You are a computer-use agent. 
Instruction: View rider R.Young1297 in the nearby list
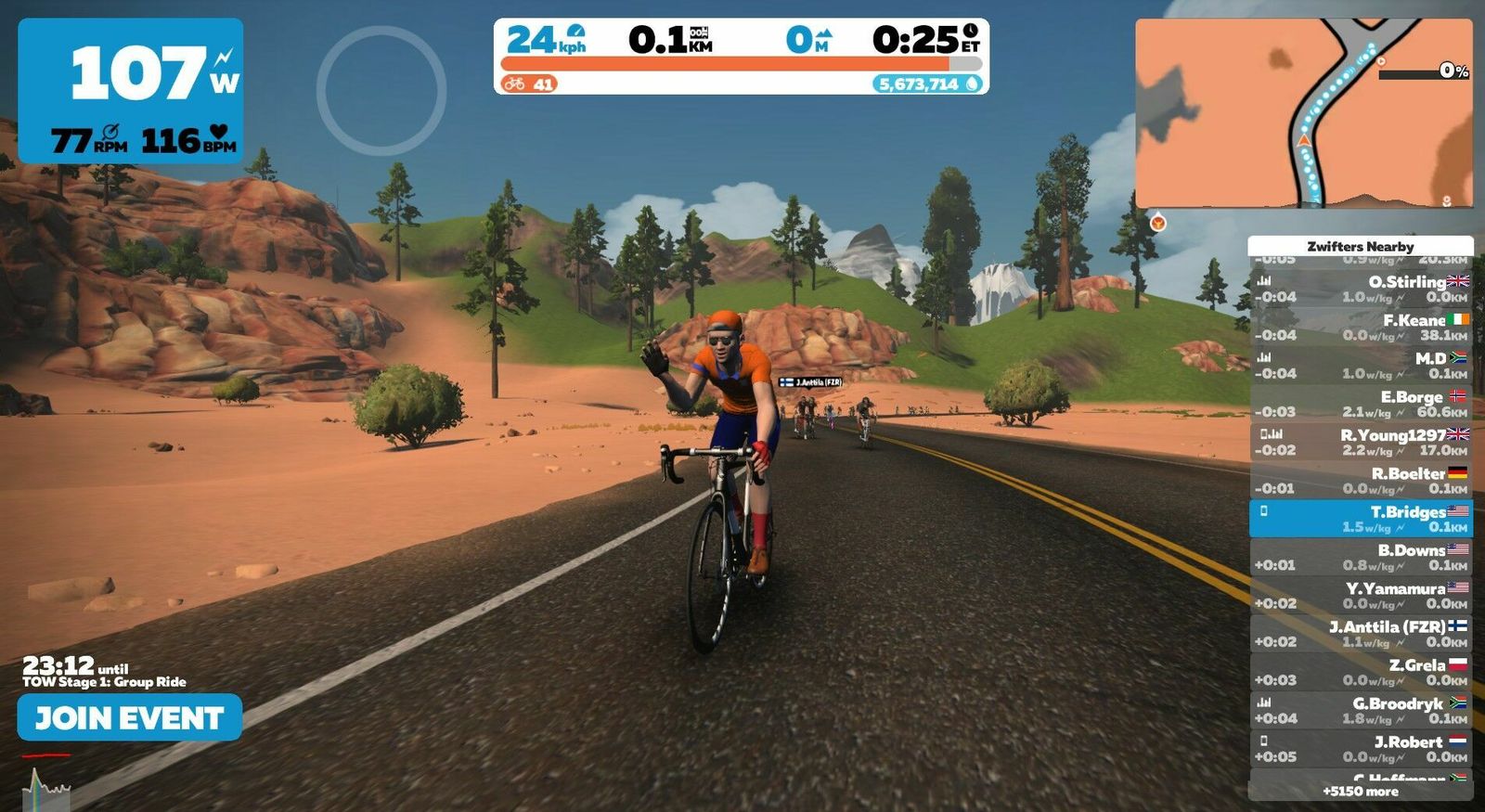tap(1360, 442)
